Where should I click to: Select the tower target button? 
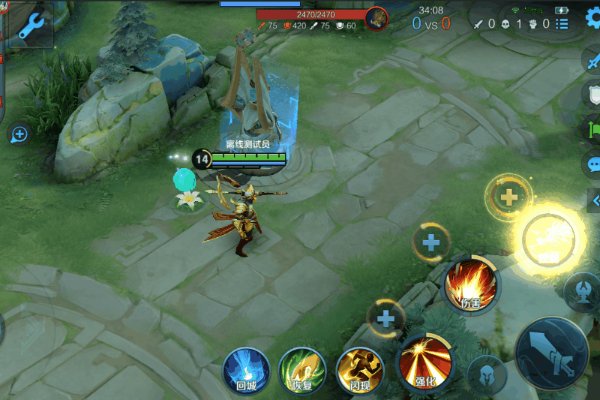pyautogui.click(x=581, y=290)
